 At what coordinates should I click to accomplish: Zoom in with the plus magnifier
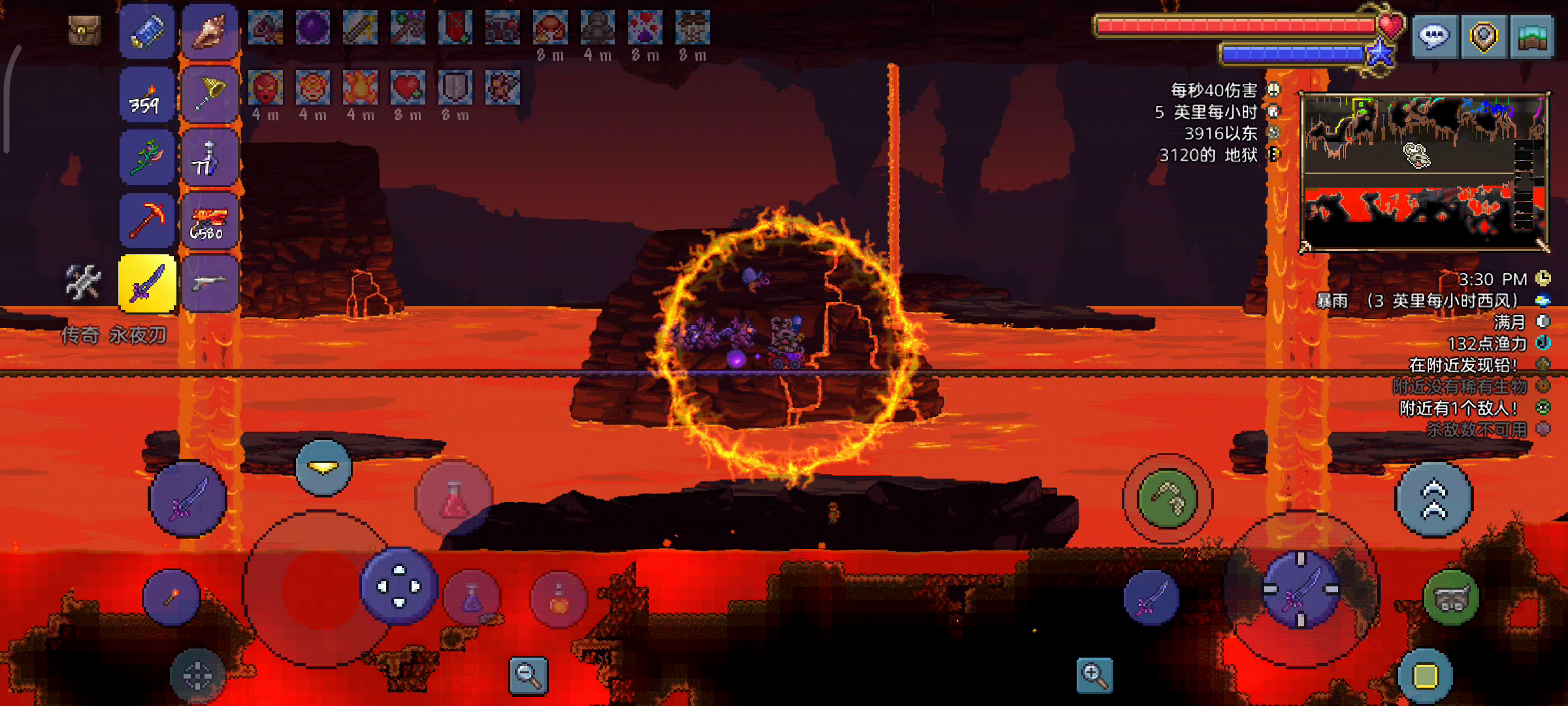click(x=1094, y=675)
